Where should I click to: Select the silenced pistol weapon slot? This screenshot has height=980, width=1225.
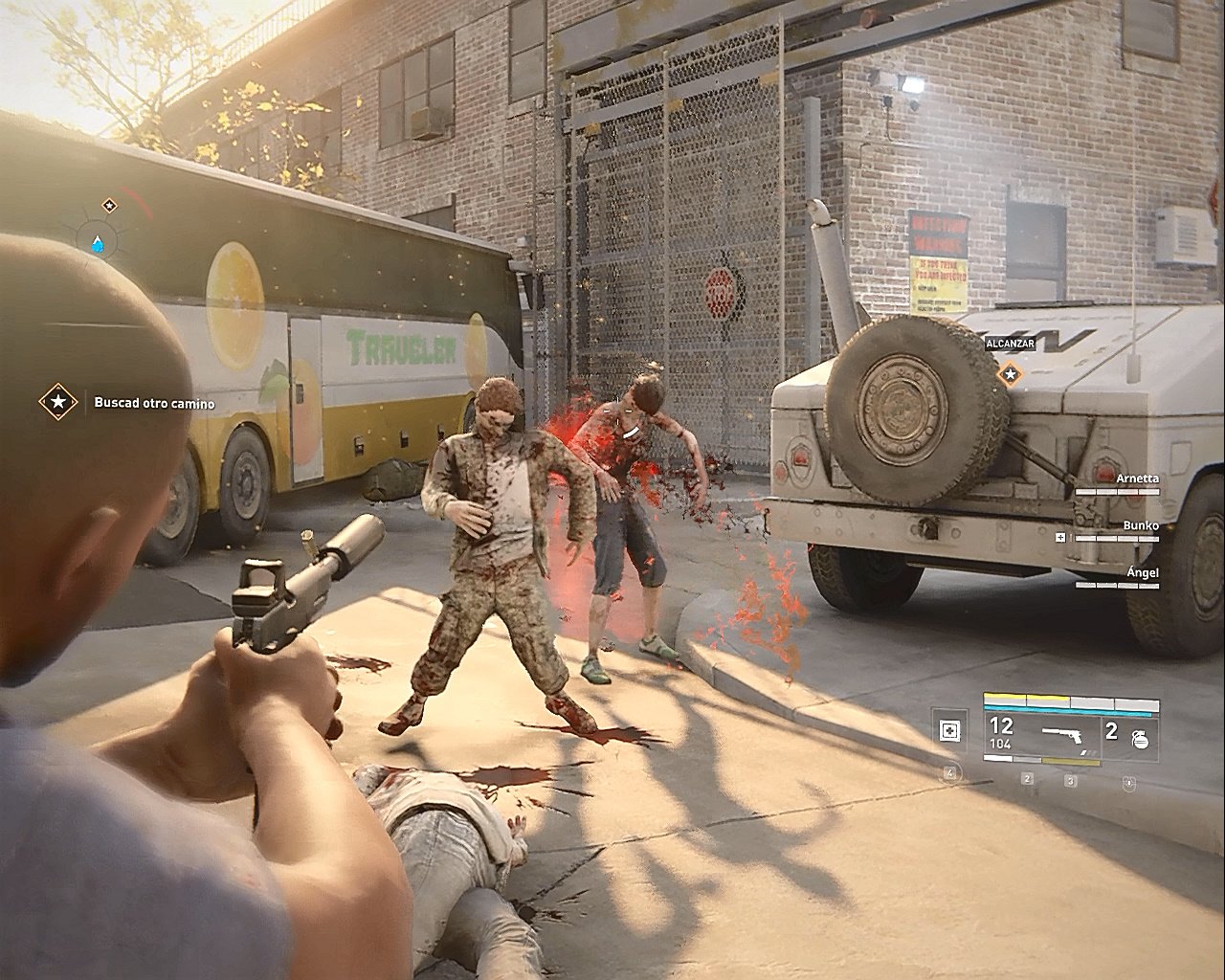(1068, 734)
